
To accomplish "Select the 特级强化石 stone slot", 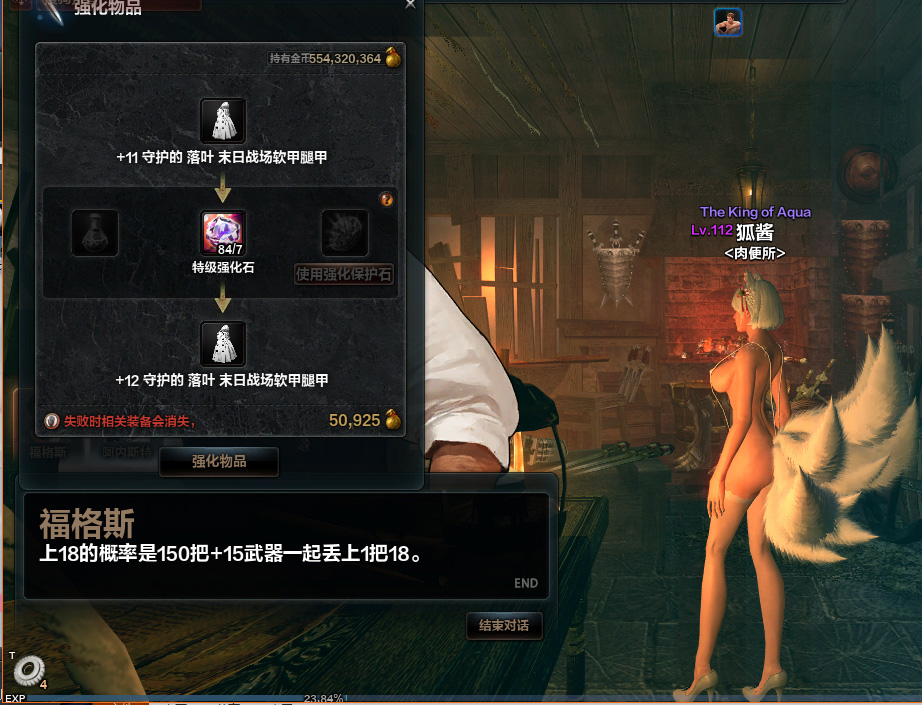I will pos(224,233).
